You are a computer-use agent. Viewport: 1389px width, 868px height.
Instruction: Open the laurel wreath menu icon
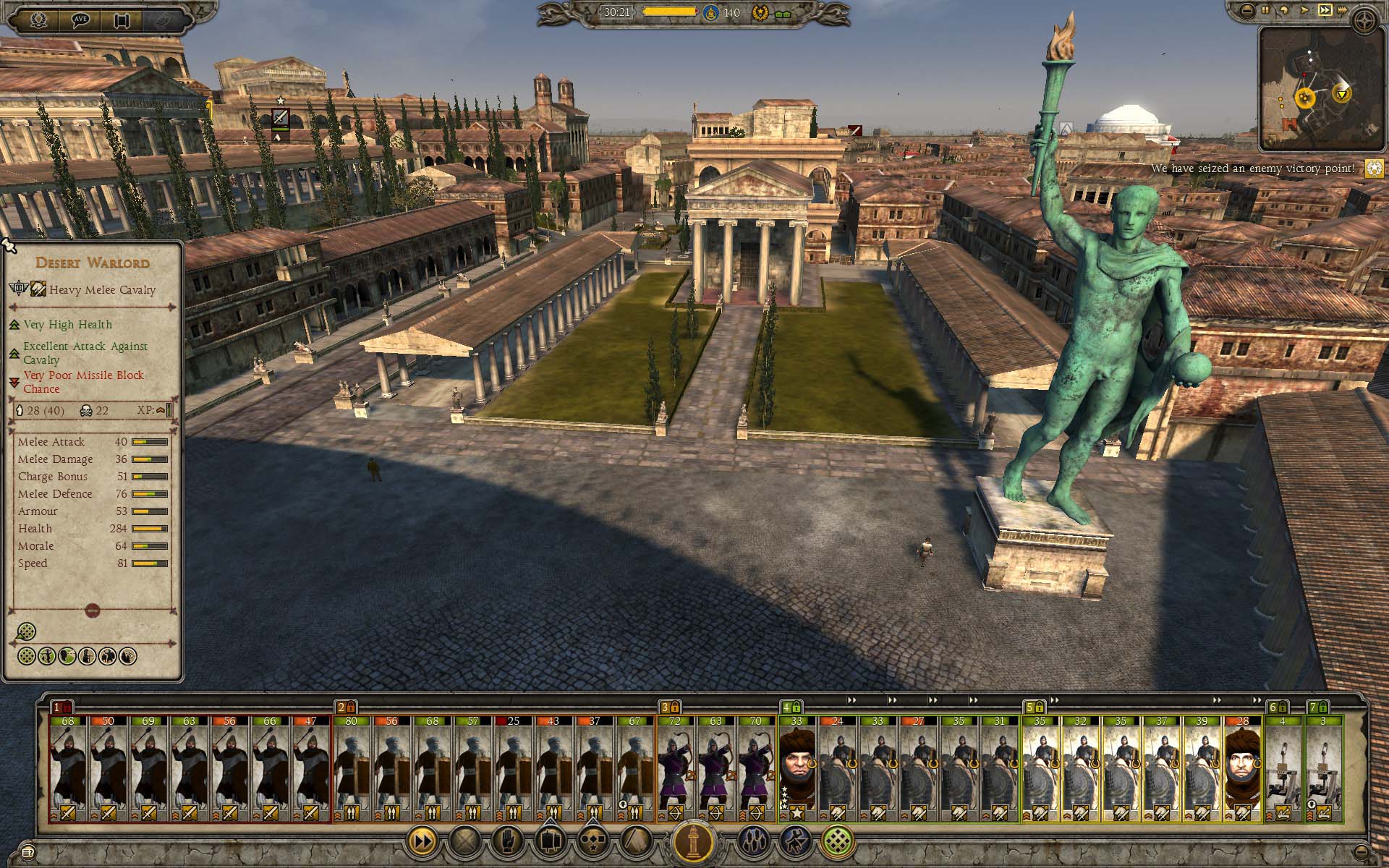click(38, 20)
